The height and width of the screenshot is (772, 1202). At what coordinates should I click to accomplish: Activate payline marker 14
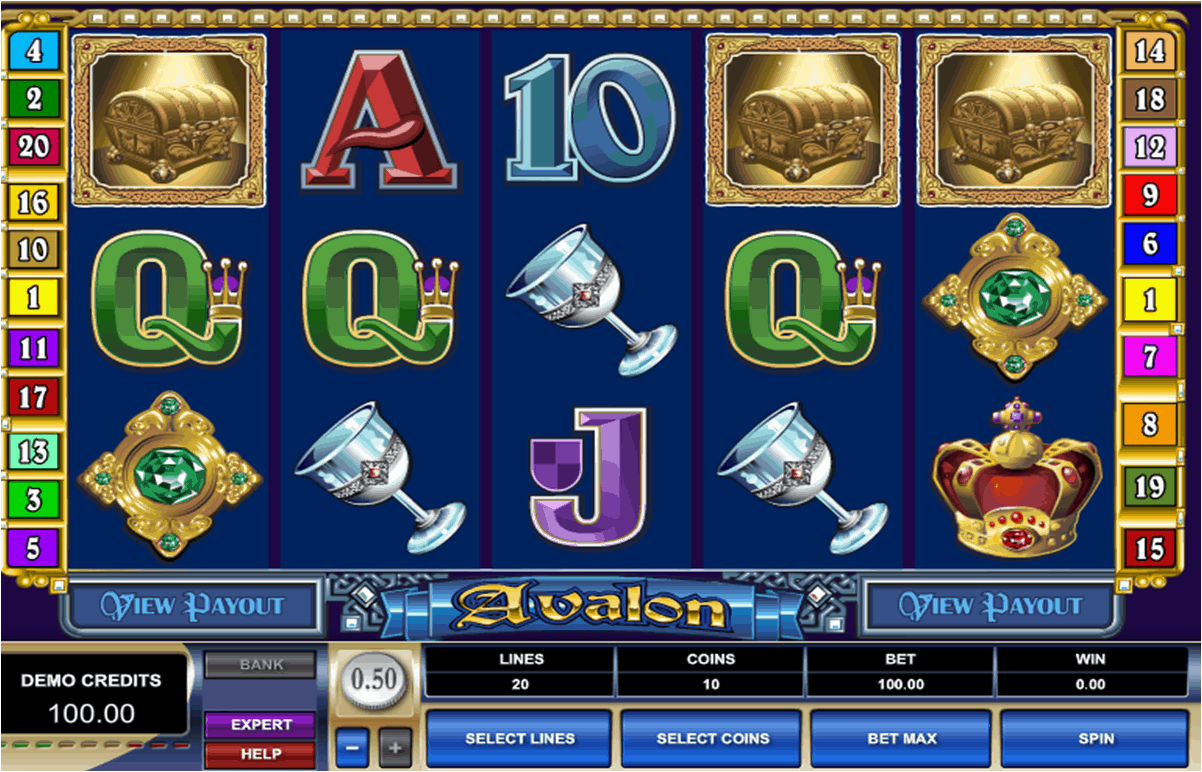[x=1149, y=51]
